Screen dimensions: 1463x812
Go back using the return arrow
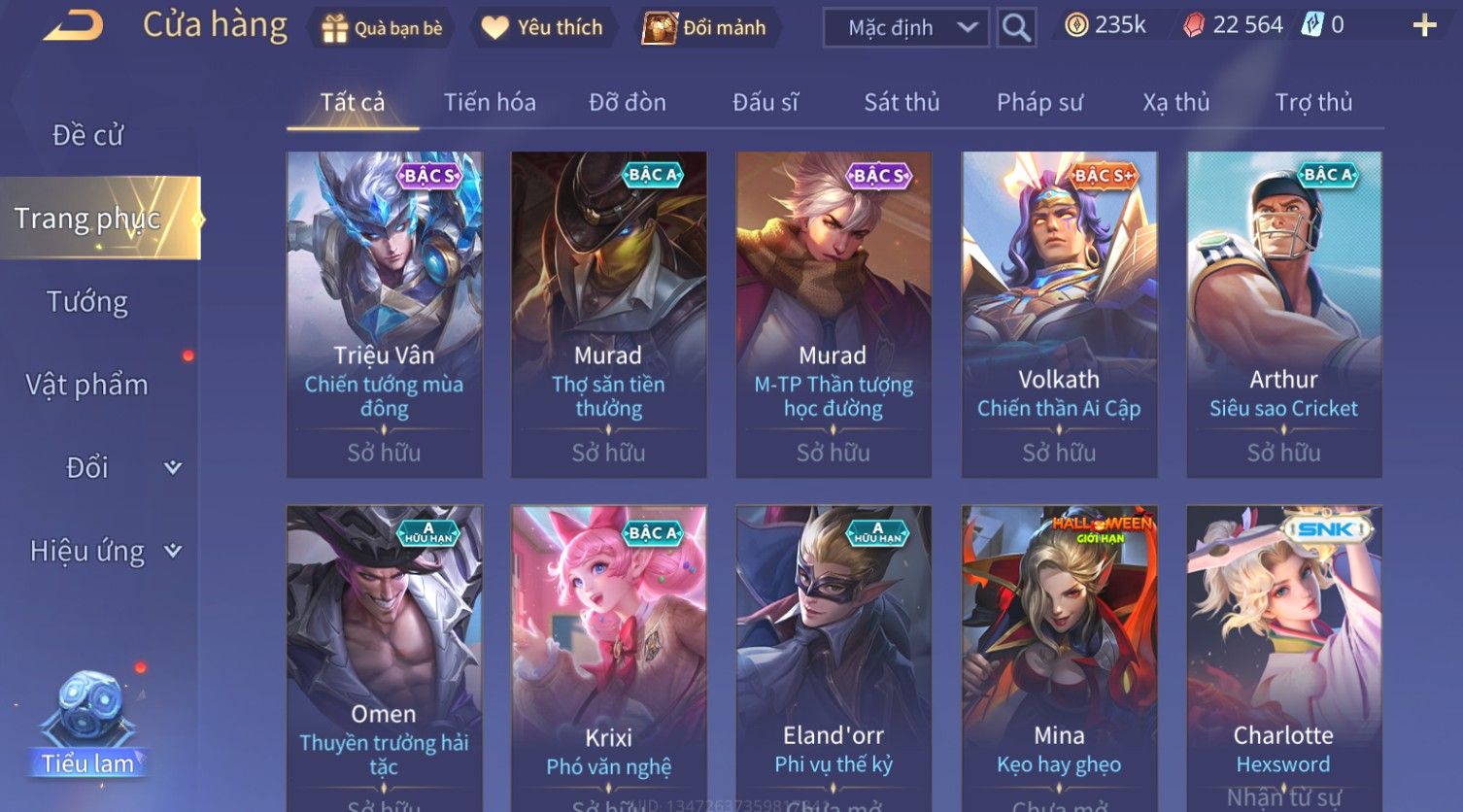(x=74, y=25)
